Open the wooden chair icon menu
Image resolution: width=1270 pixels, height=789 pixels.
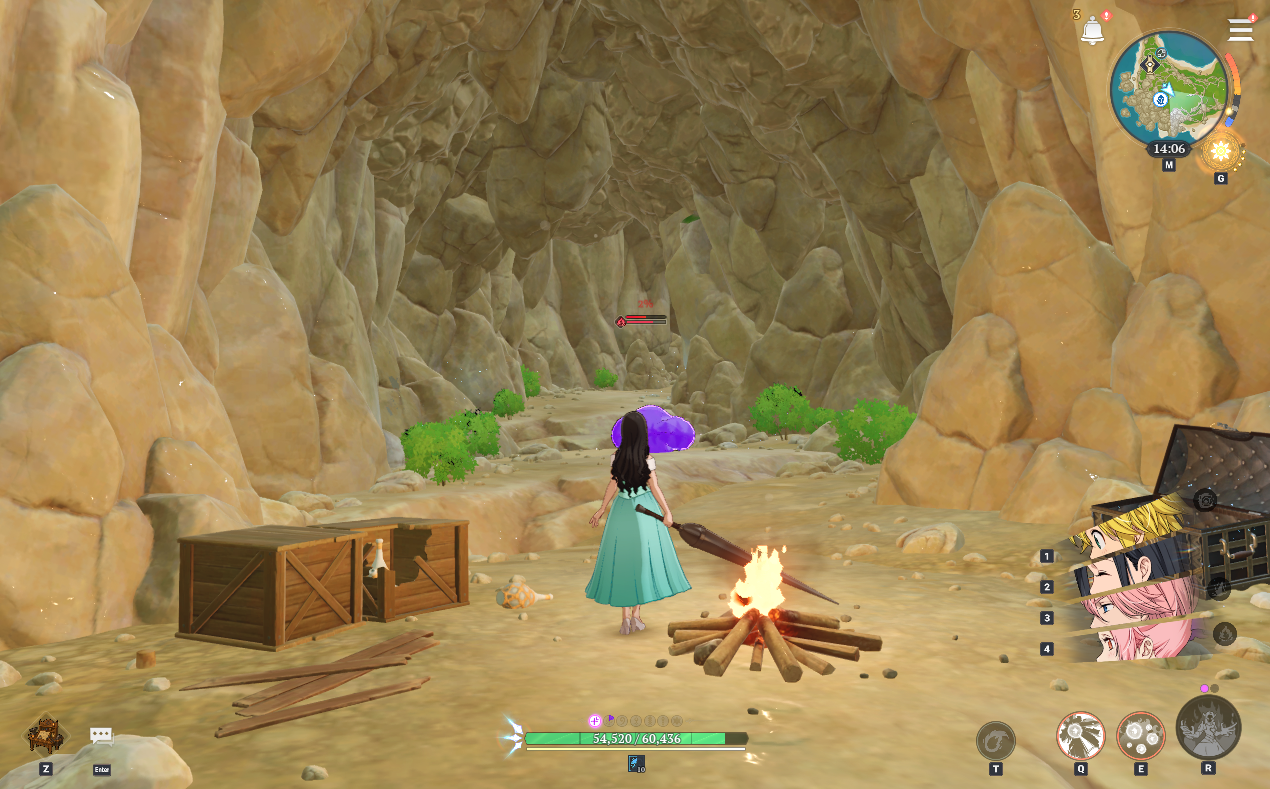click(x=46, y=735)
